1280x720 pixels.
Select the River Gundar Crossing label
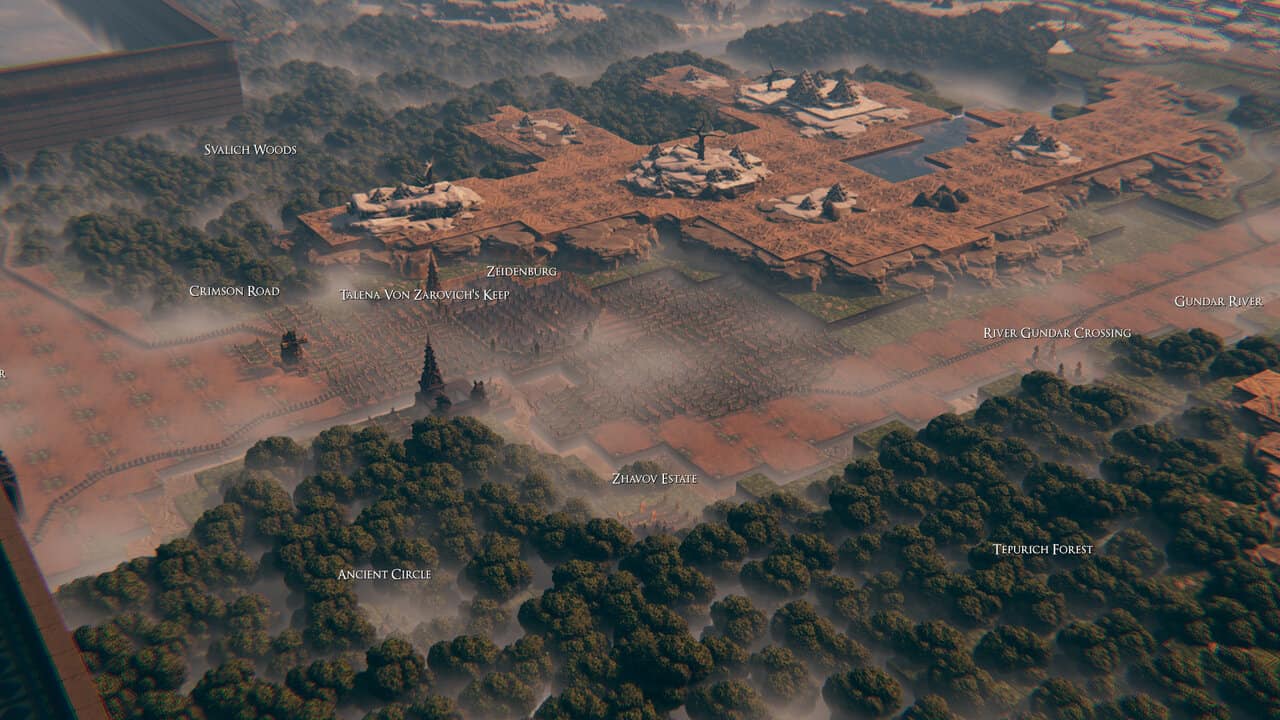click(x=1057, y=333)
